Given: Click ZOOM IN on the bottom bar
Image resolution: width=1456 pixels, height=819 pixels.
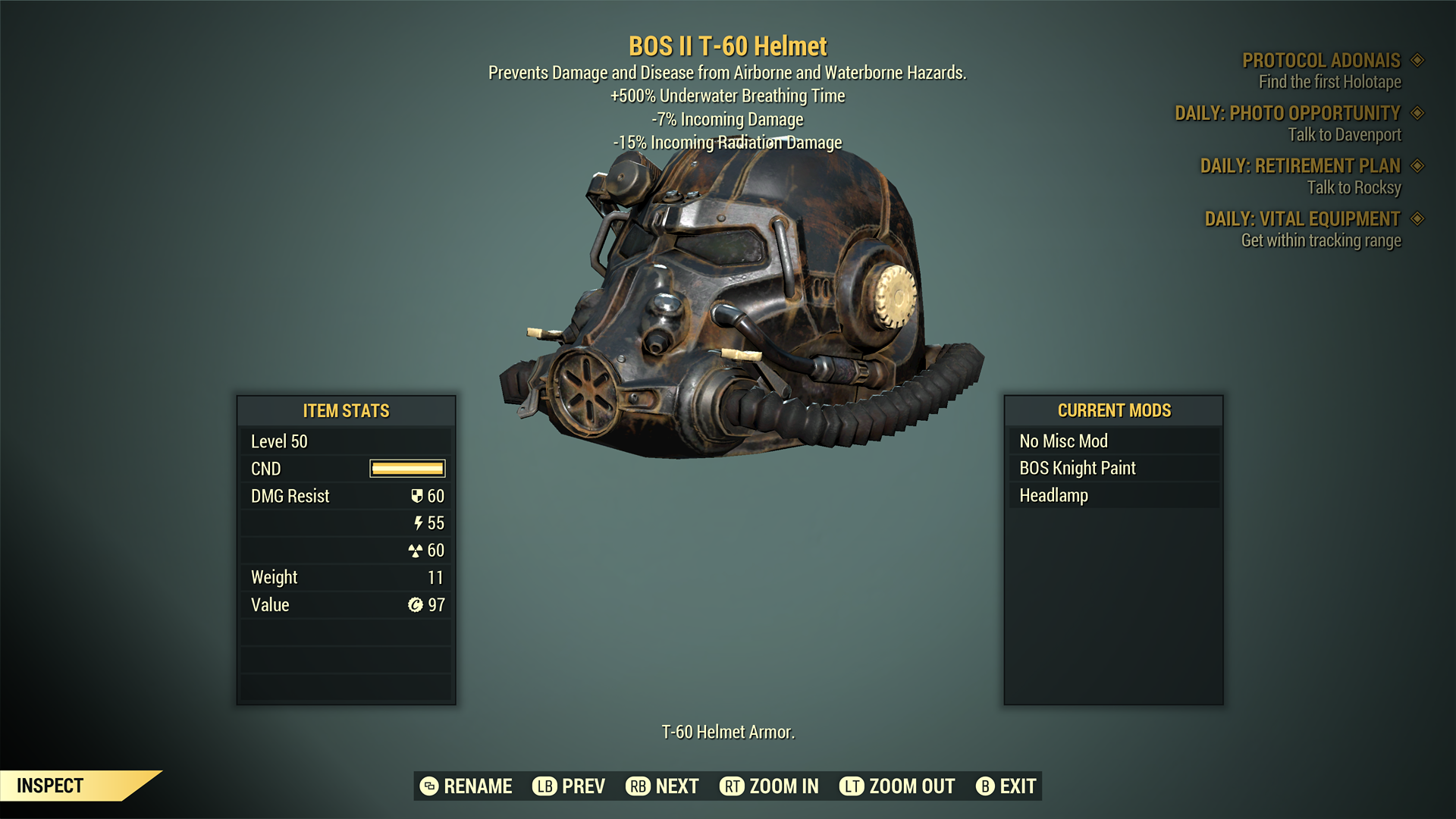Looking at the screenshot, I should coord(783,786).
